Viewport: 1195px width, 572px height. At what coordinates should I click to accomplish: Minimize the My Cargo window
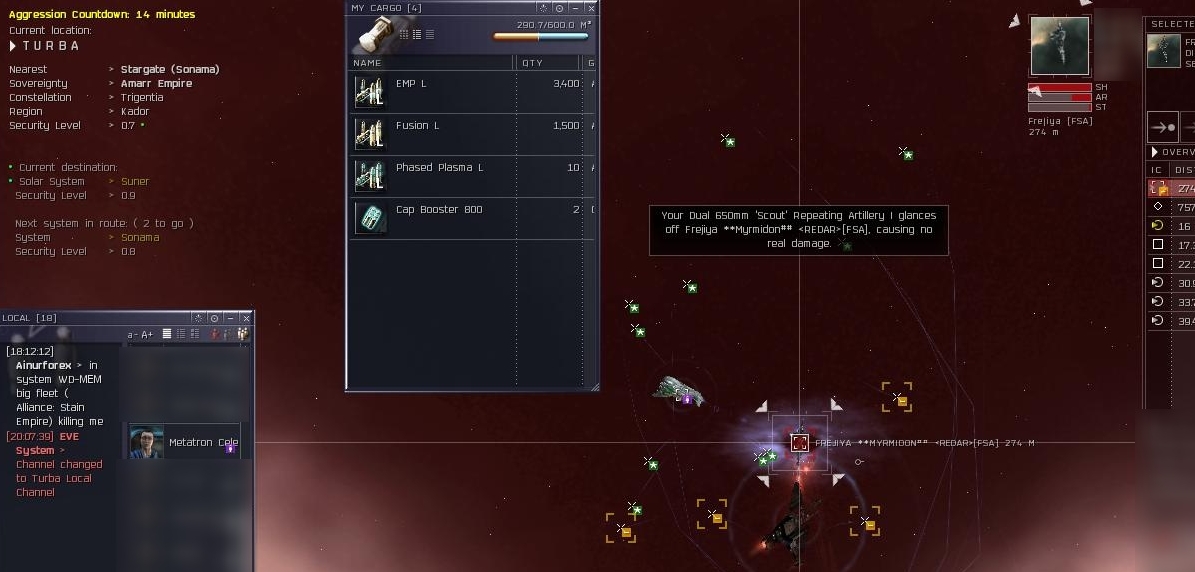575,8
